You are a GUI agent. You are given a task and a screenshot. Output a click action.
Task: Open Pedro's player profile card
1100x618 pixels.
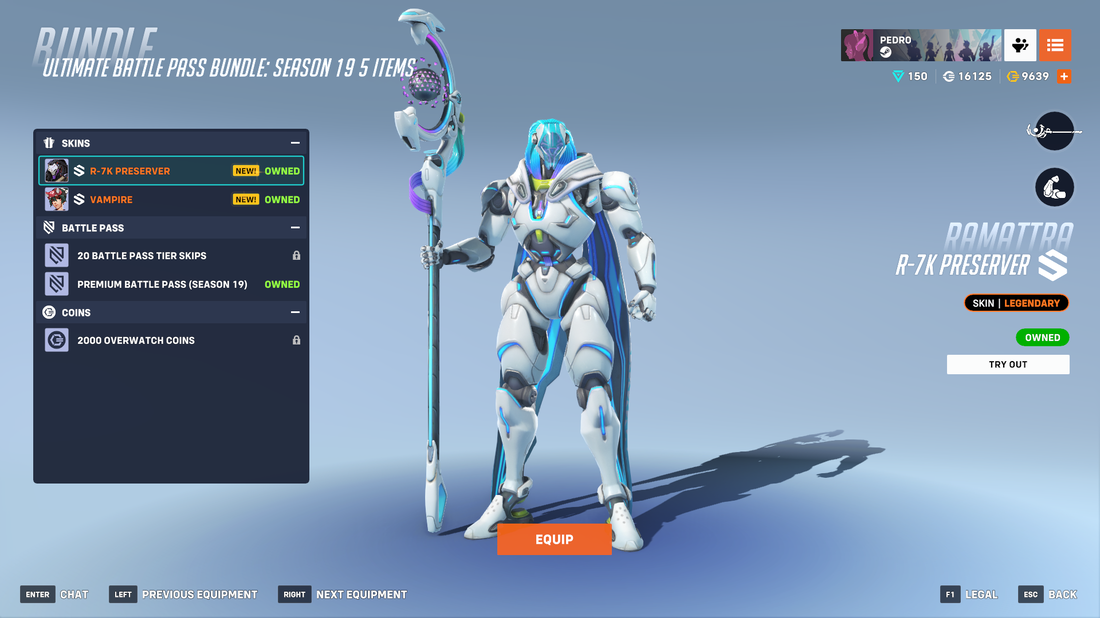(920, 45)
